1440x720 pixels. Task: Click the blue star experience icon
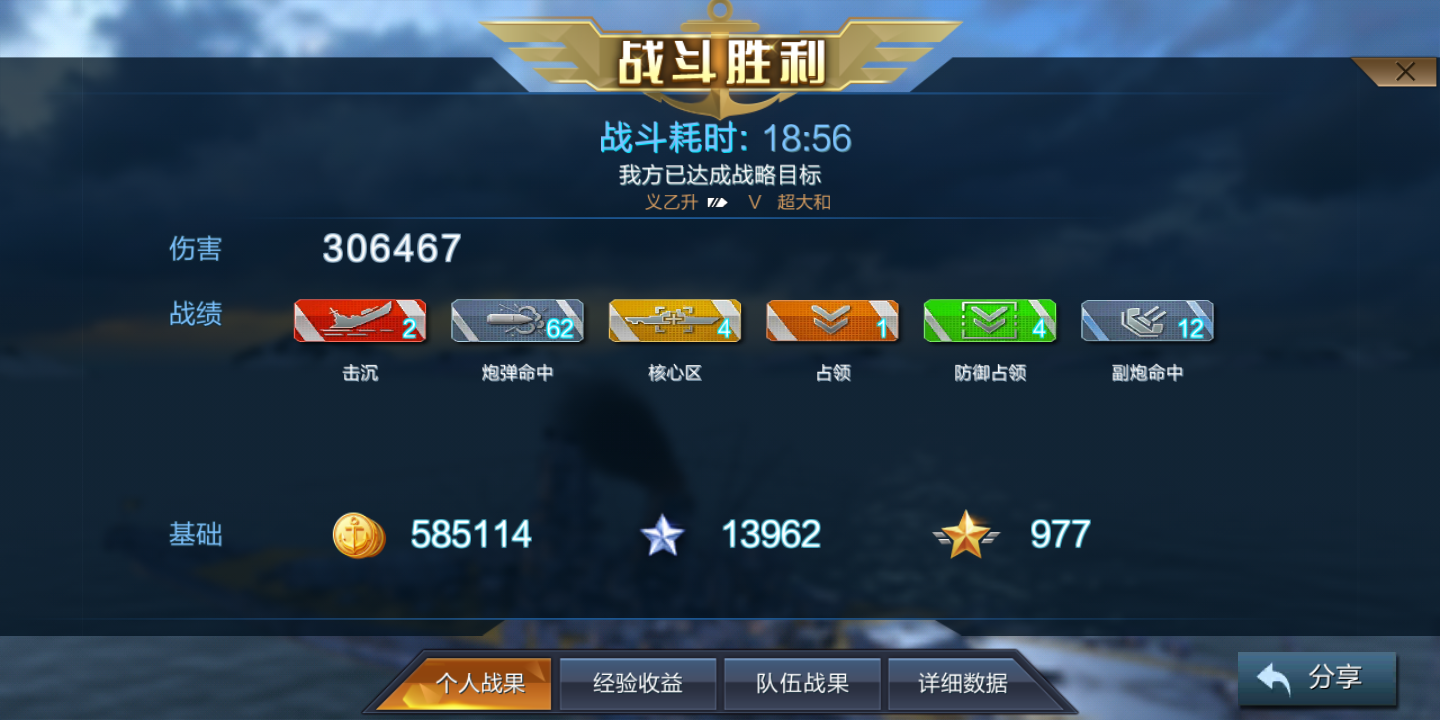click(x=663, y=535)
